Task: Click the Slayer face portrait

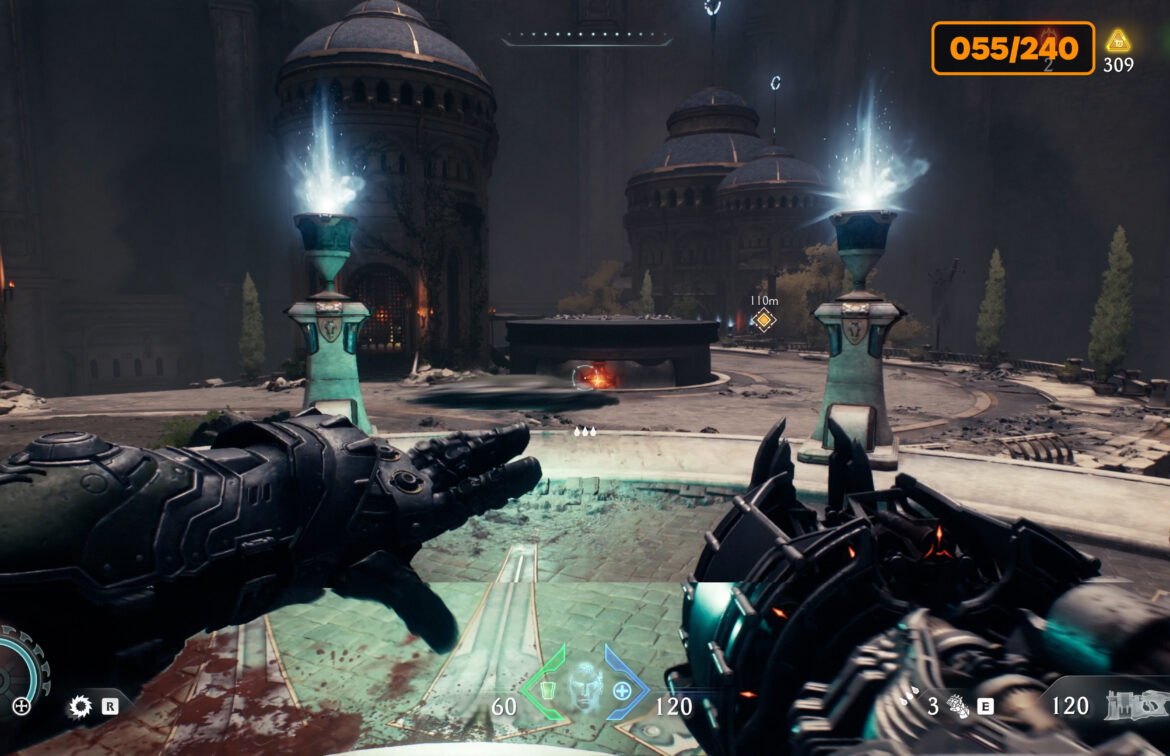Action: click(583, 687)
